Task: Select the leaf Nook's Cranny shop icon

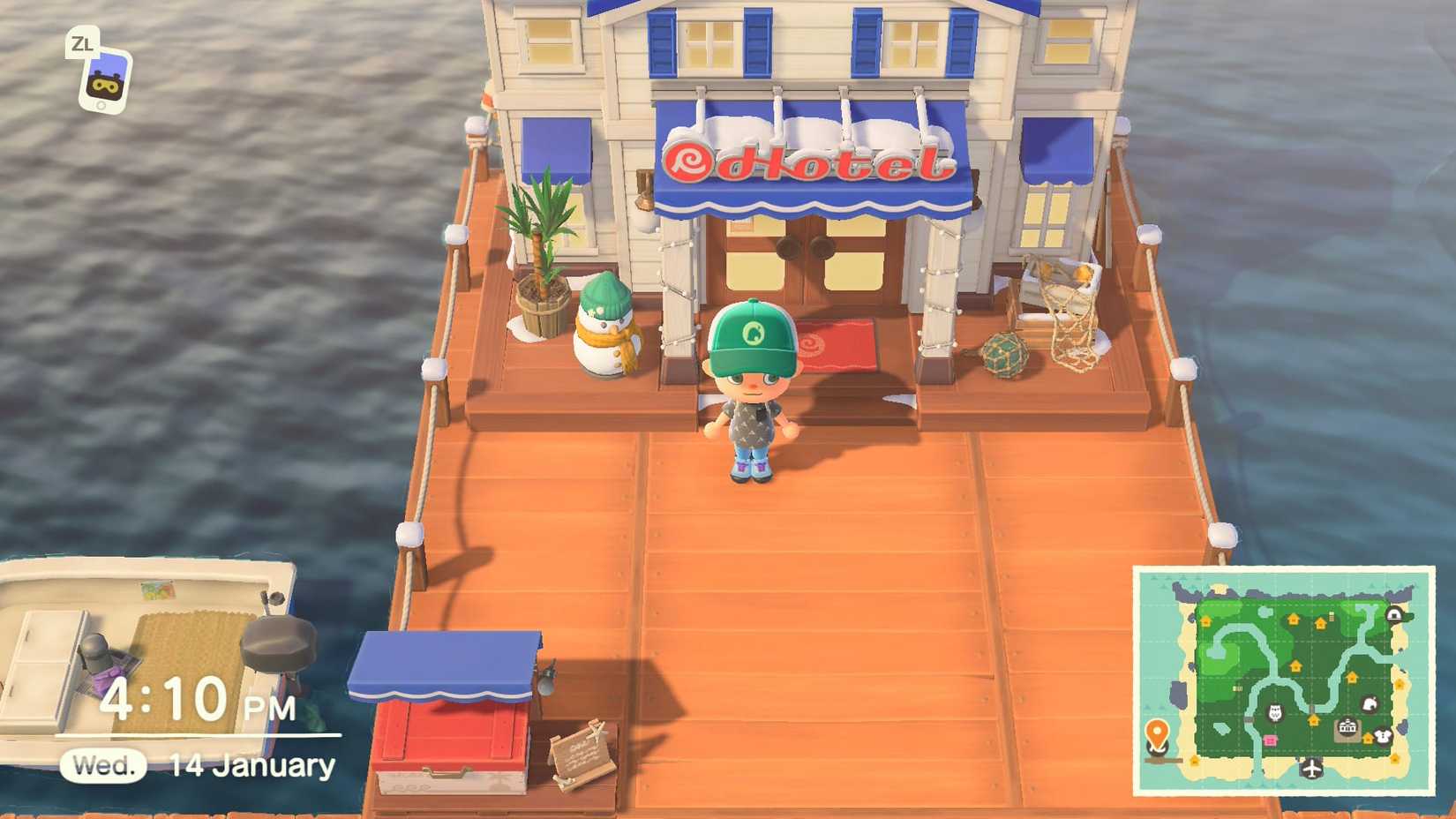Action: coord(1370,702)
